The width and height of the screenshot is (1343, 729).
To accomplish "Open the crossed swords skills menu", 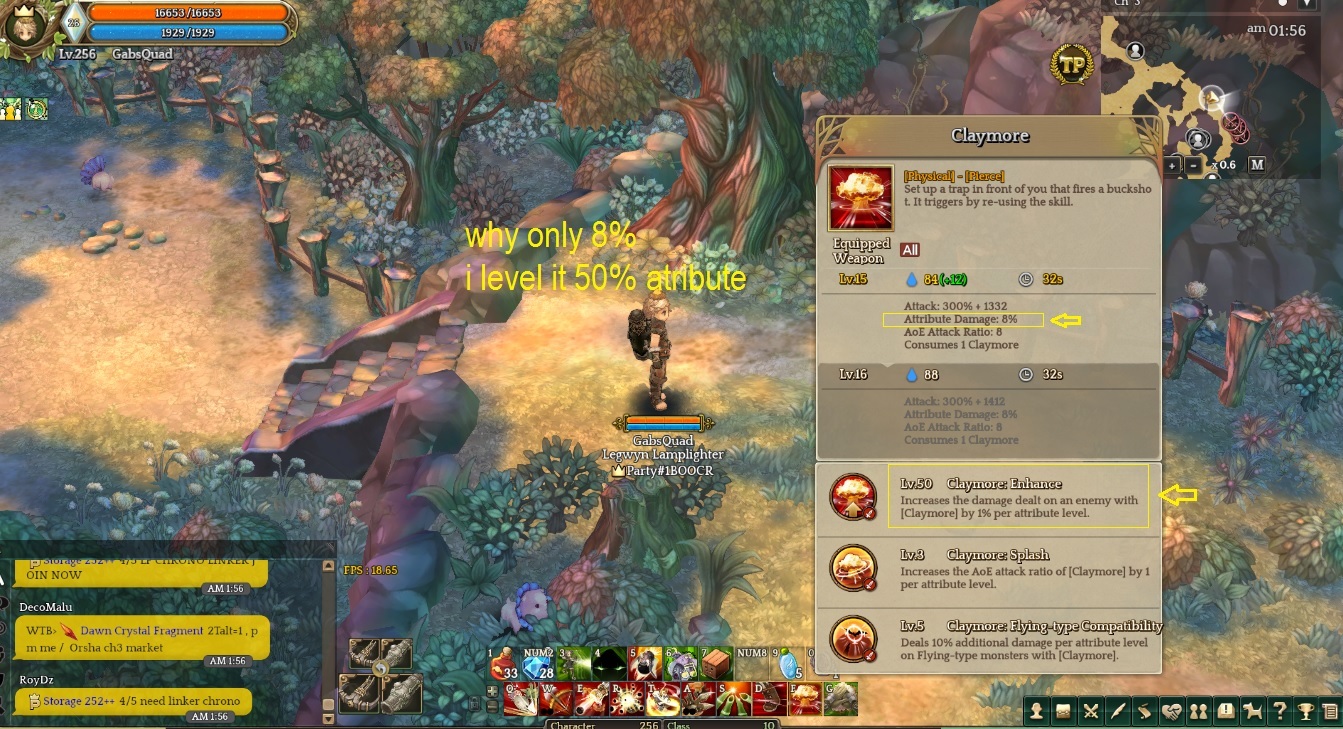I will (x=1091, y=712).
